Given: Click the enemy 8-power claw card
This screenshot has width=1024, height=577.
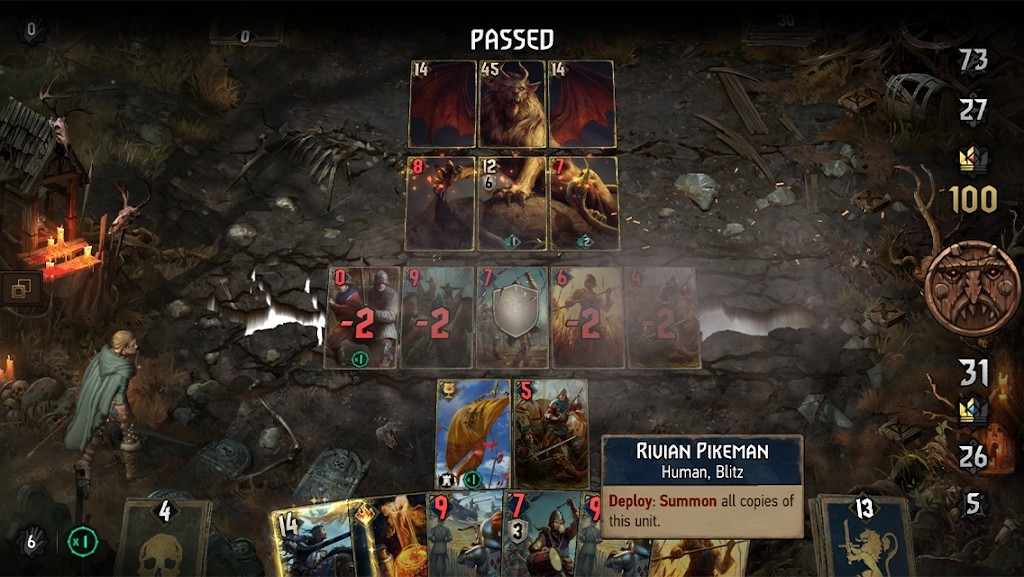Looking at the screenshot, I should [439, 203].
